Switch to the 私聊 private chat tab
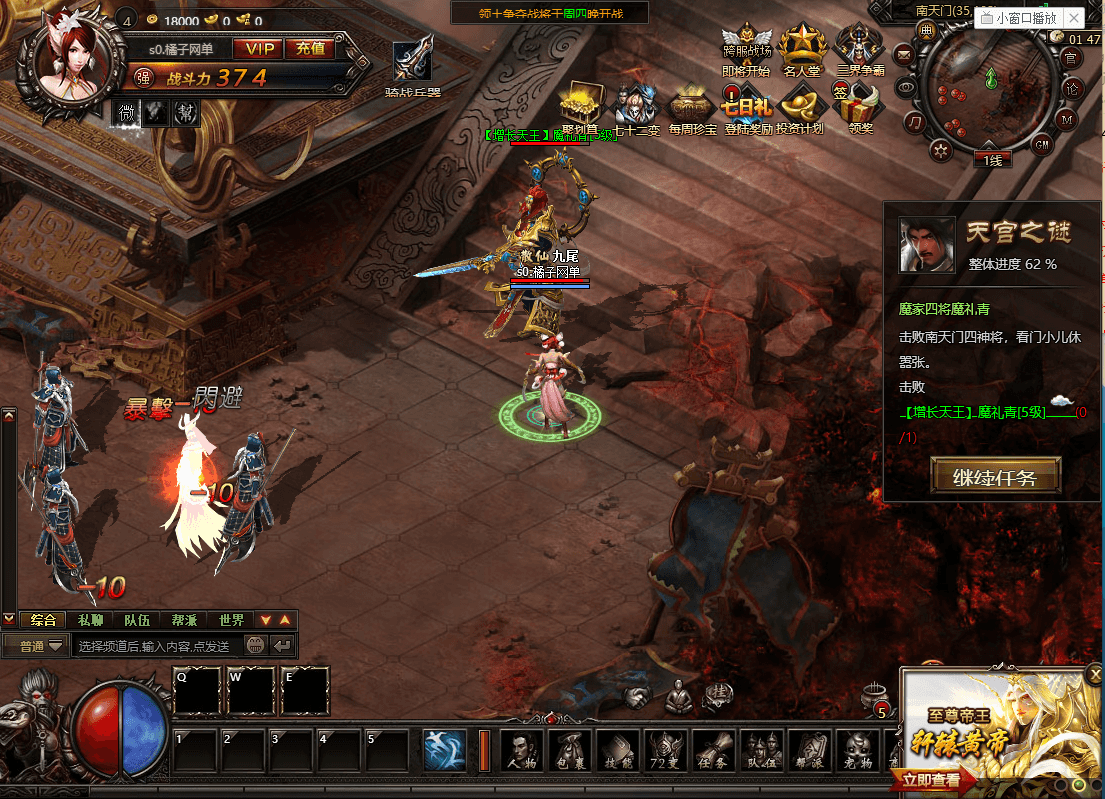1105x799 pixels. pos(91,620)
